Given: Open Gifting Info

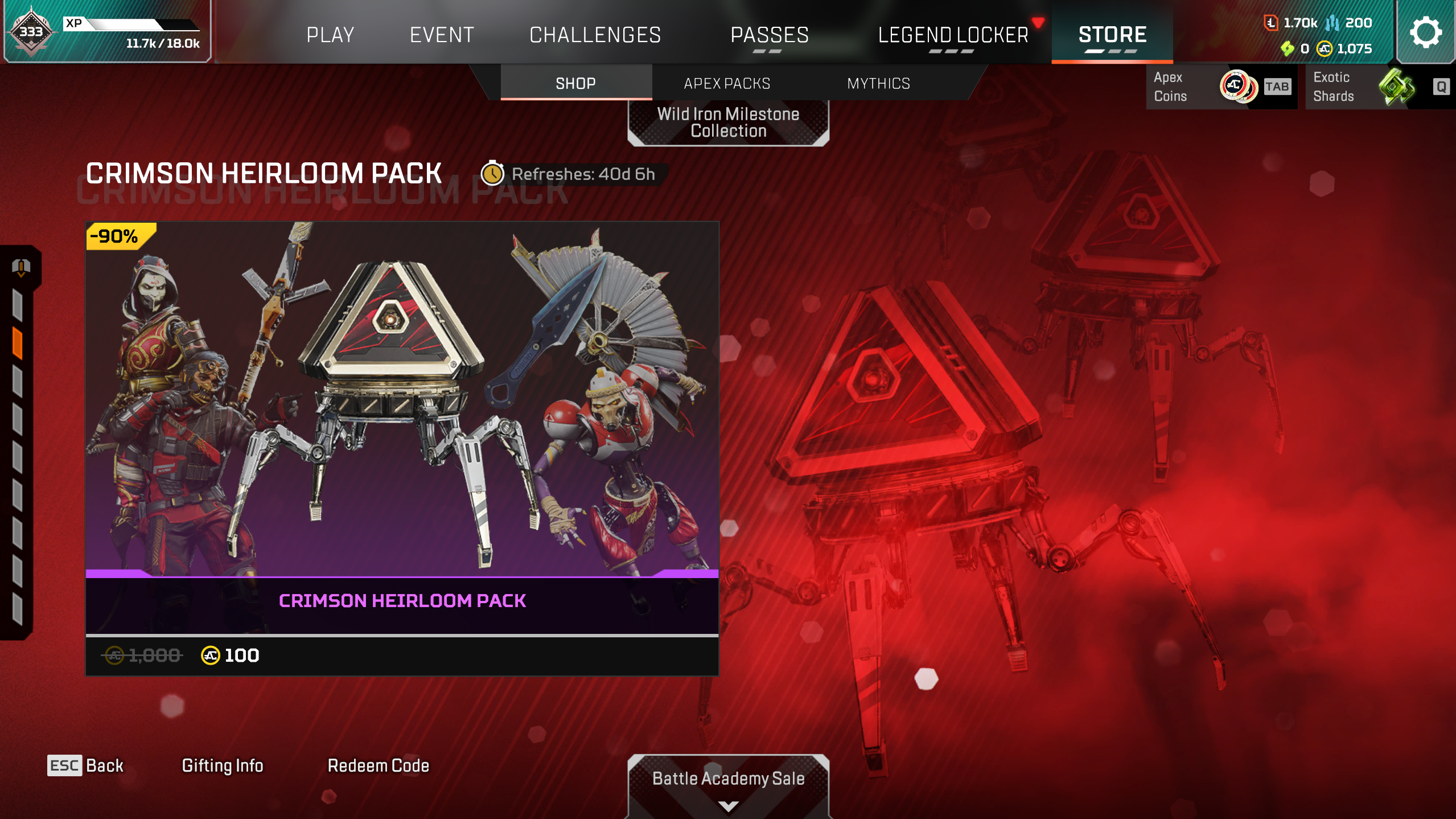Looking at the screenshot, I should [223, 765].
